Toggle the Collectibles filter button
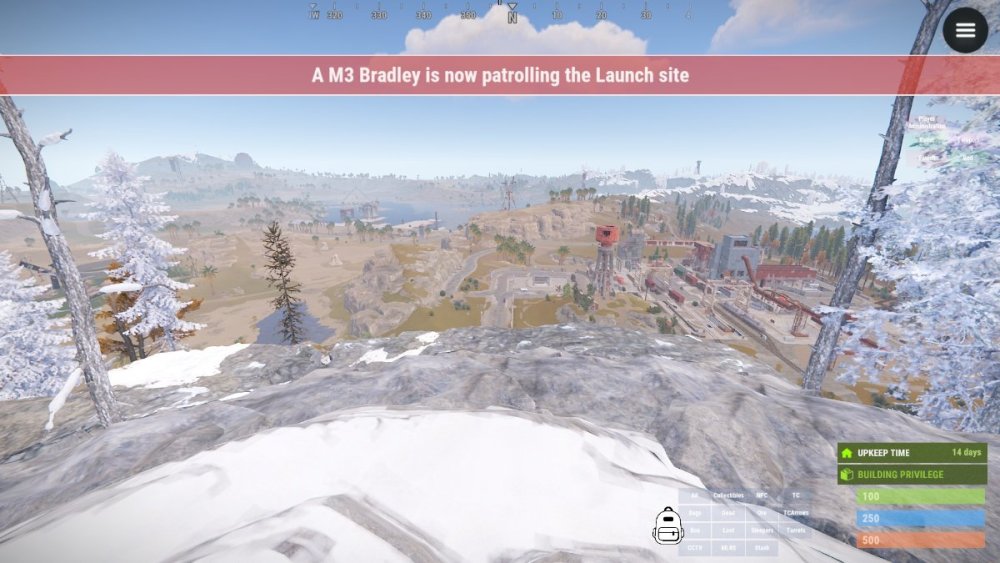Image resolution: width=1000 pixels, height=563 pixels. pyautogui.click(x=728, y=496)
